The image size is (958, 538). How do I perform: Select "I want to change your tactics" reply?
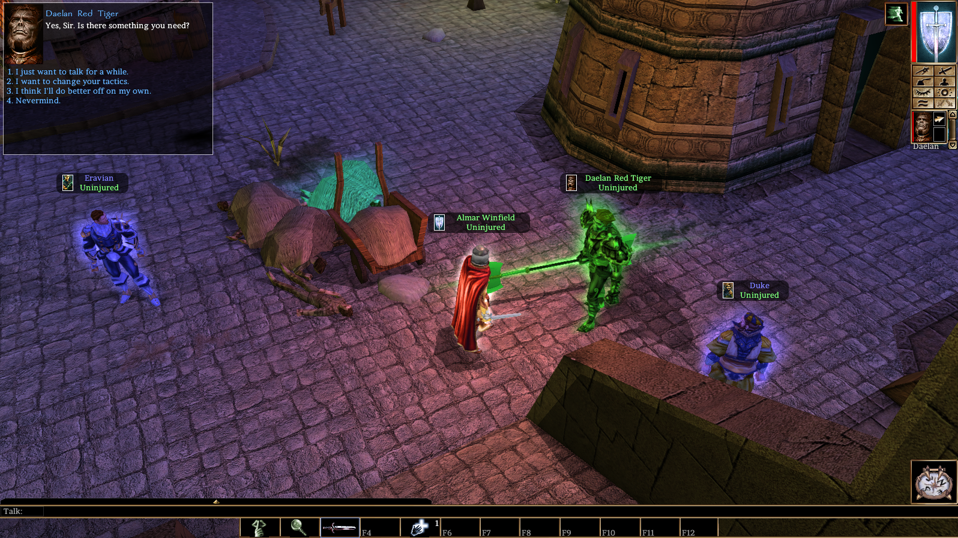(x=74, y=81)
